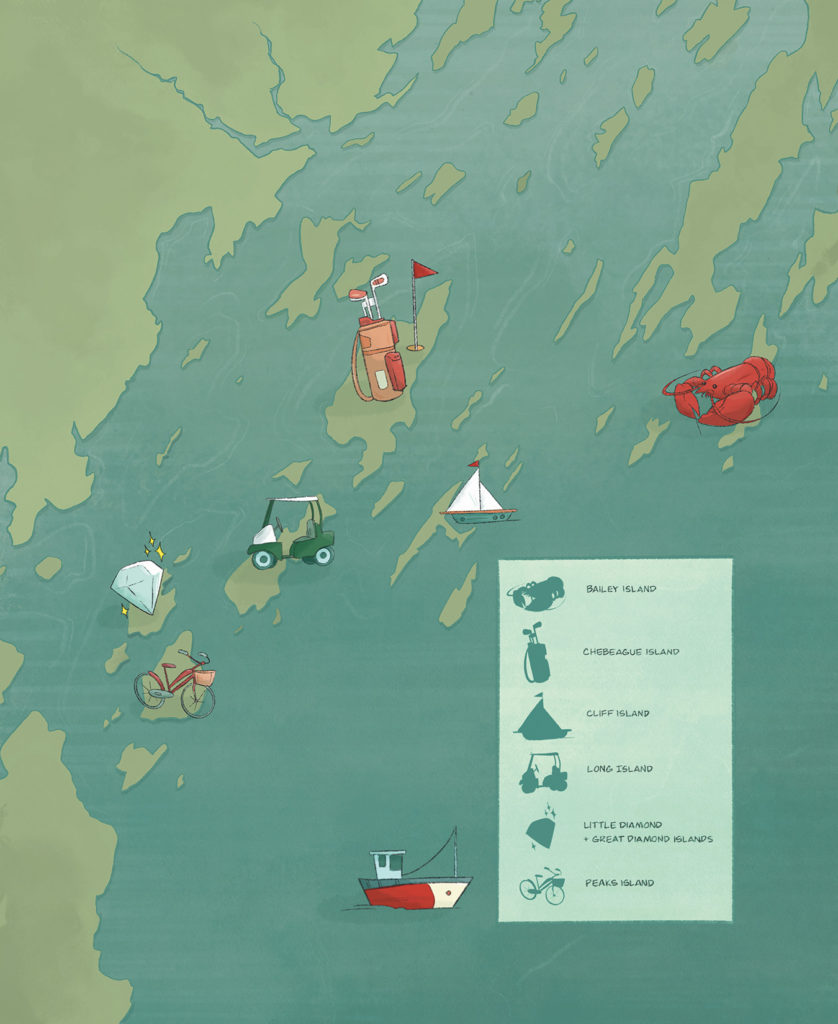Select the golf bag map marker
Screen dimensions: 838x1024
[379, 345]
